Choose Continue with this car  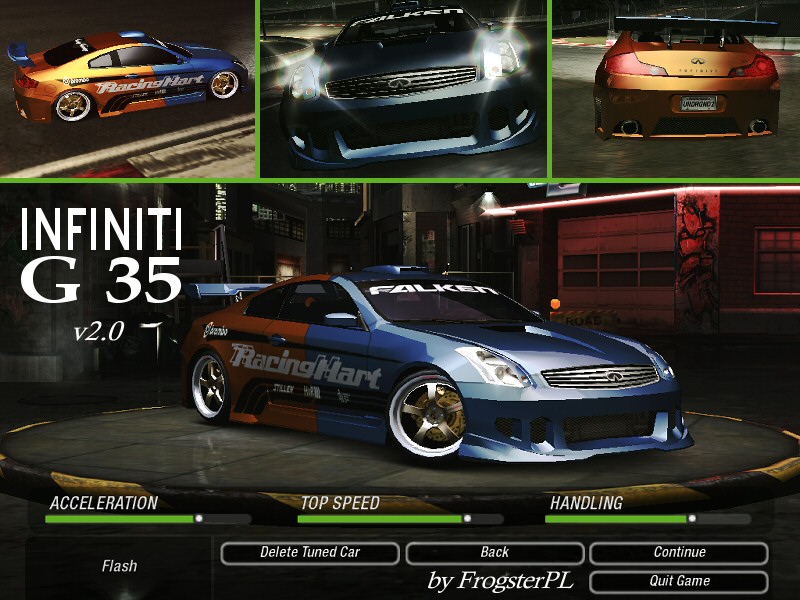tap(679, 552)
